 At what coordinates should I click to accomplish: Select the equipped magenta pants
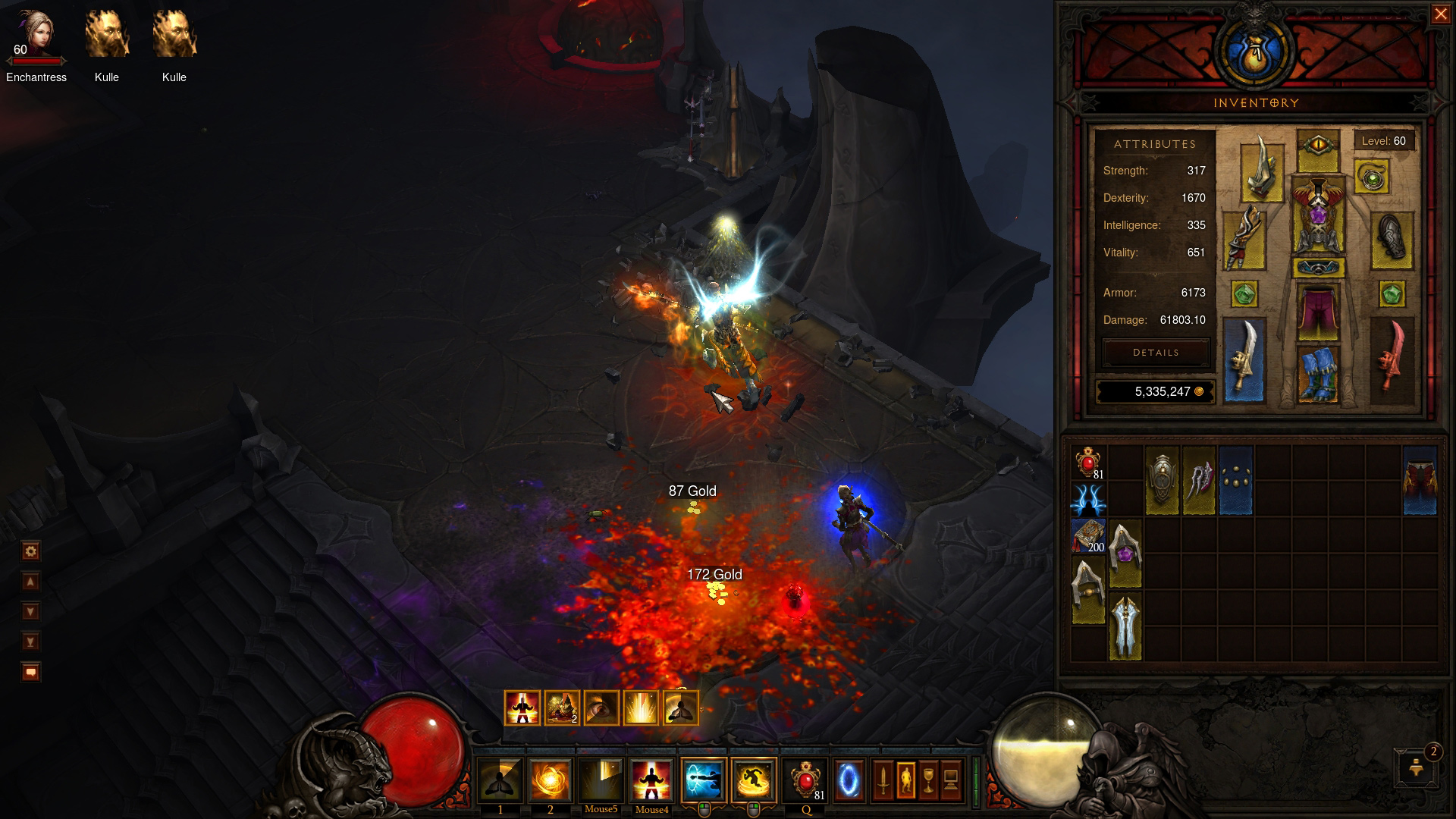point(1318,311)
